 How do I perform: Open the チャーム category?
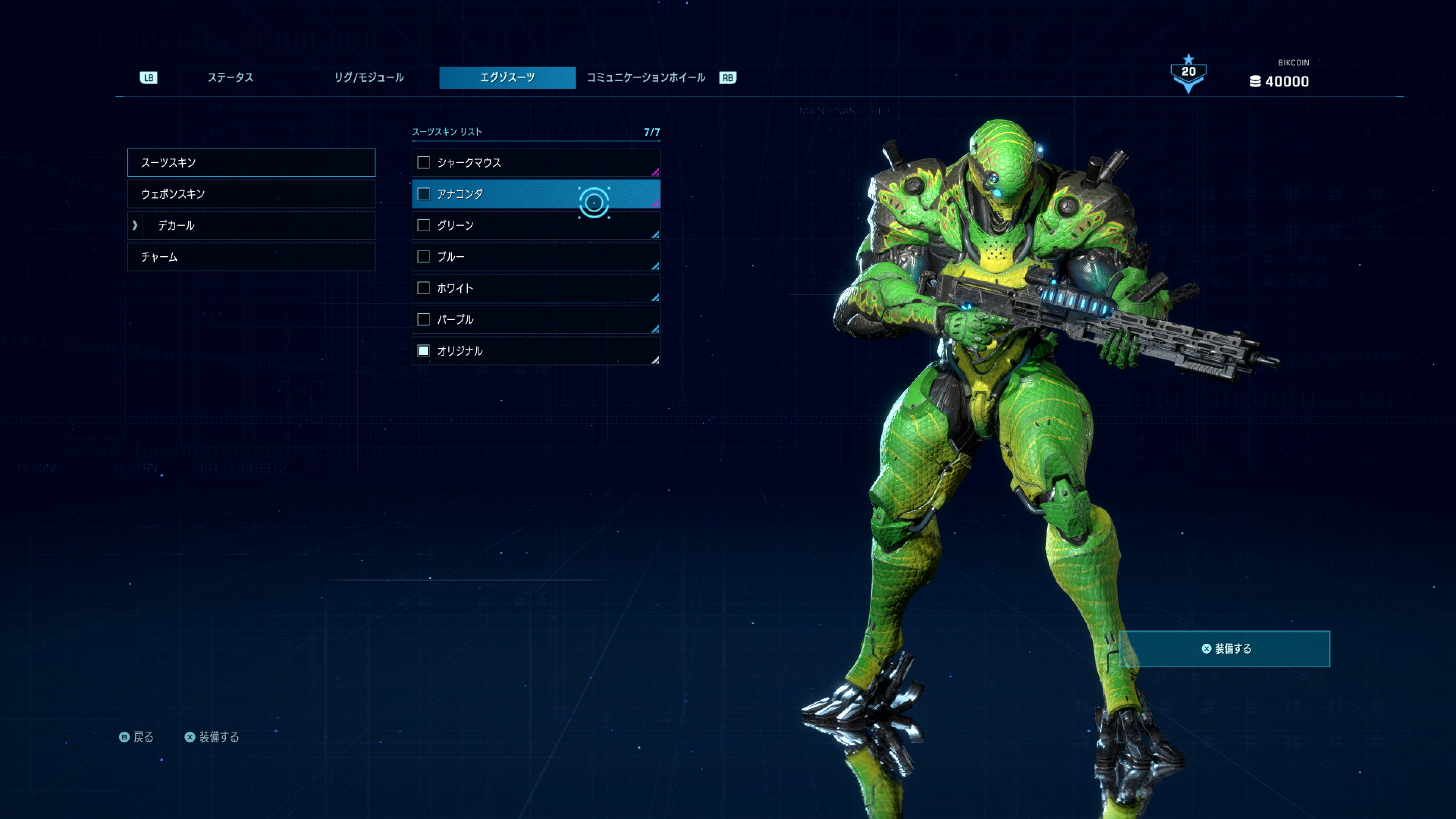pyautogui.click(x=251, y=257)
